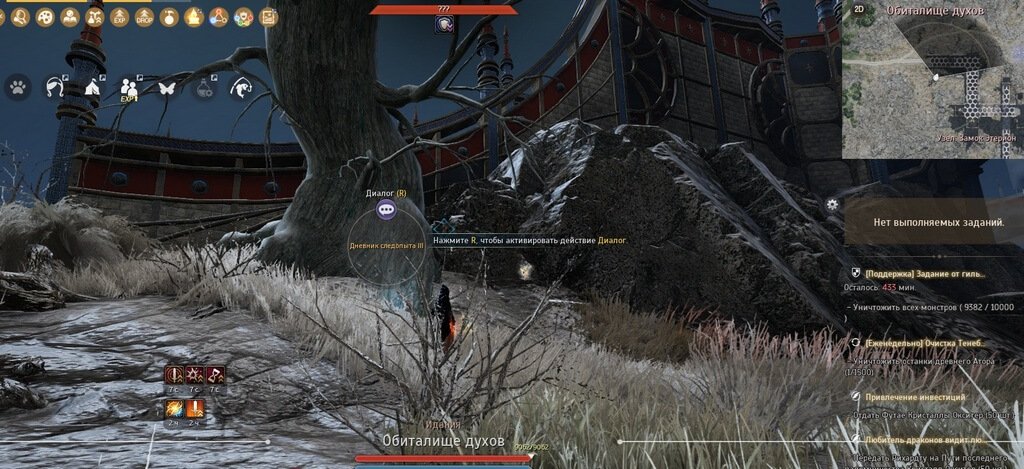Image resolution: width=1024 pixels, height=469 pixels.
Task: Open the pet paw icon
Action: [18, 87]
